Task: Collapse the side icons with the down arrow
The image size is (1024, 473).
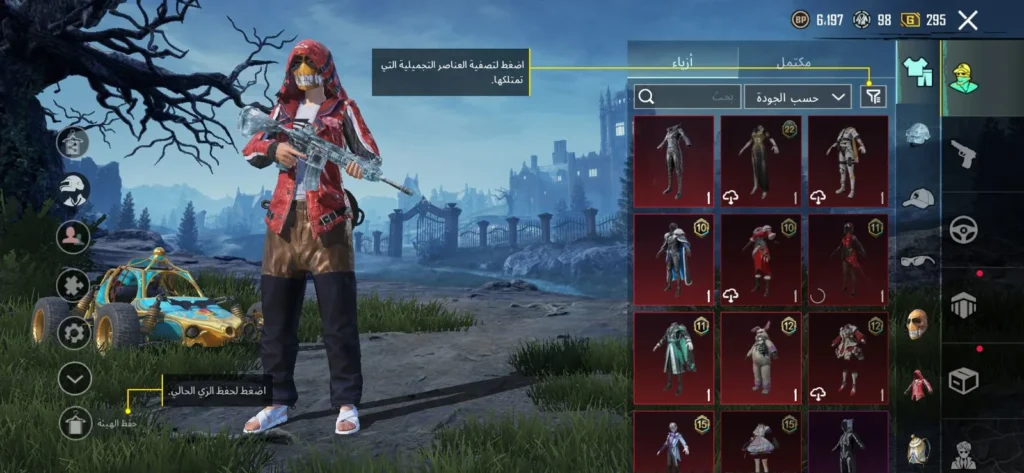Action: point(75,378)
